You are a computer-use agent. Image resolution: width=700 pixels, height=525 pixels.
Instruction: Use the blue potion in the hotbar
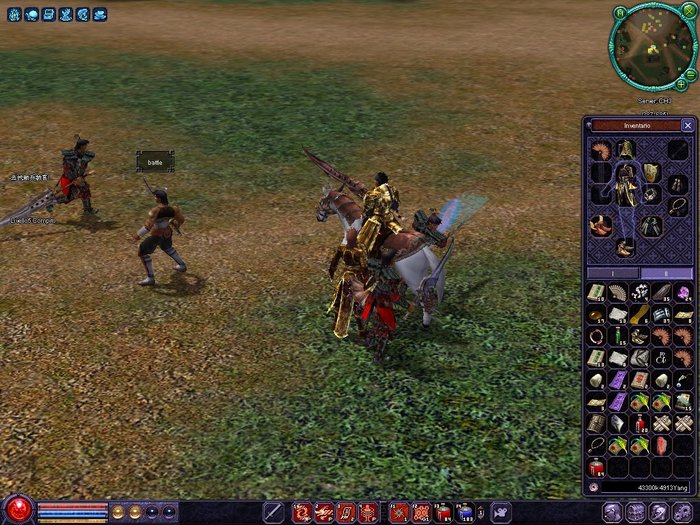[466, 512]
